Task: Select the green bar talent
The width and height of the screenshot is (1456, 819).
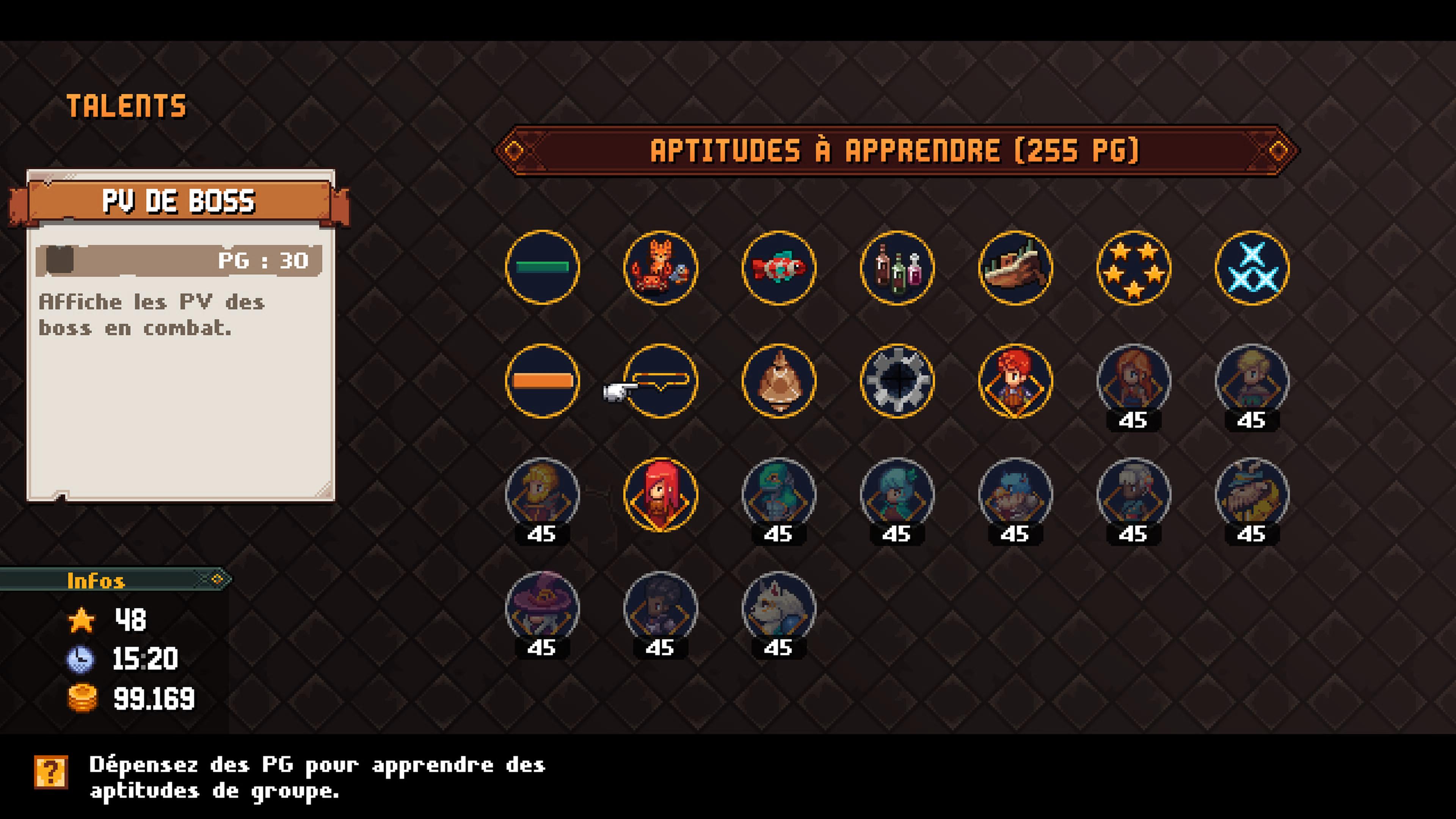Action: tap(542, 267)
